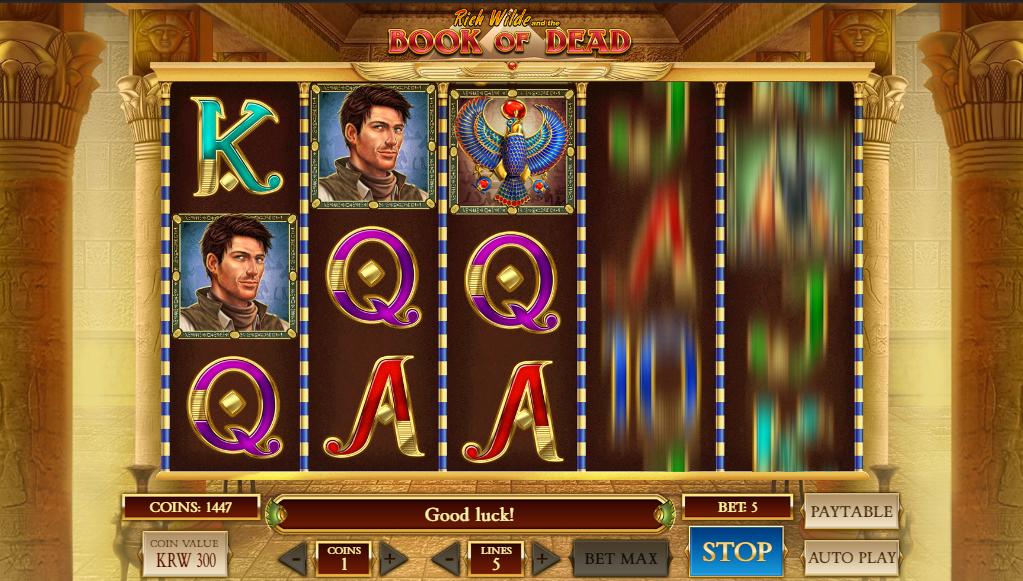
Task: Increase the number of coins
Action: point(393,558)
